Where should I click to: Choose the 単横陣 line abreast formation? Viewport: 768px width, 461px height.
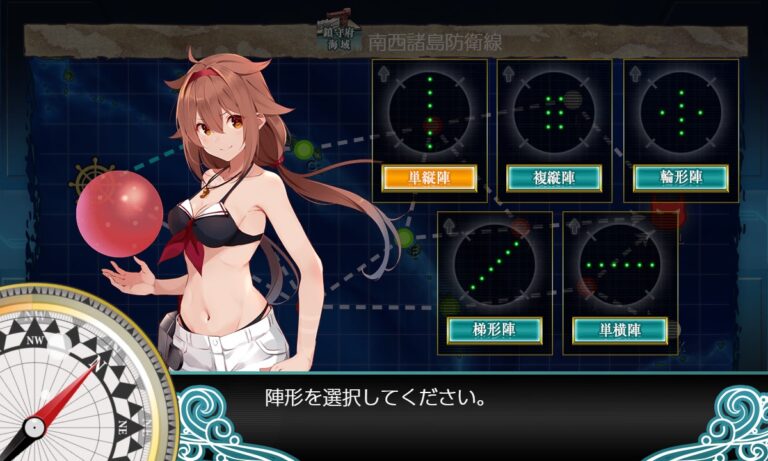(x=619, y=329)
